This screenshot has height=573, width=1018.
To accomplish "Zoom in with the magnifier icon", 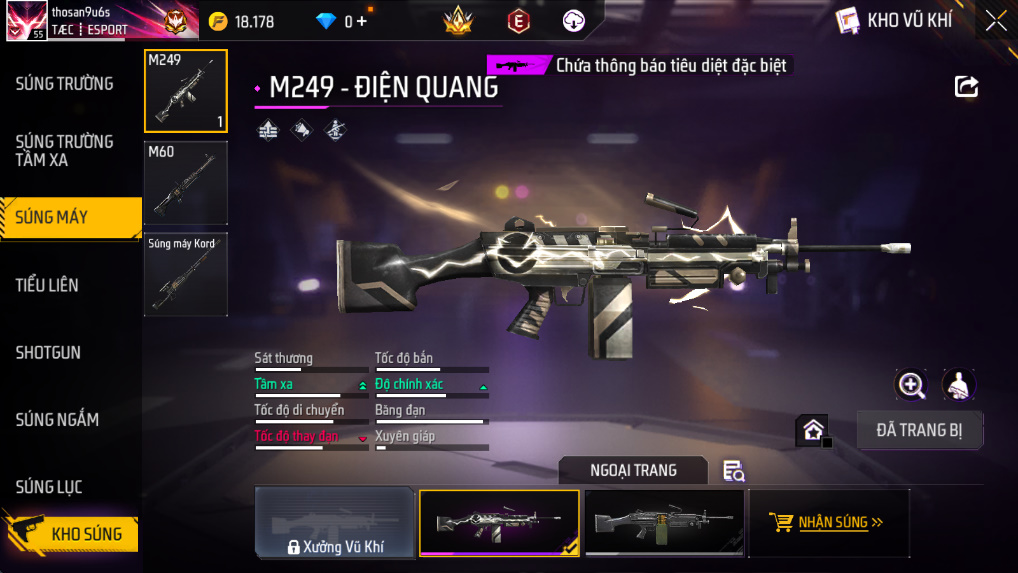I will tap(911, 384).
